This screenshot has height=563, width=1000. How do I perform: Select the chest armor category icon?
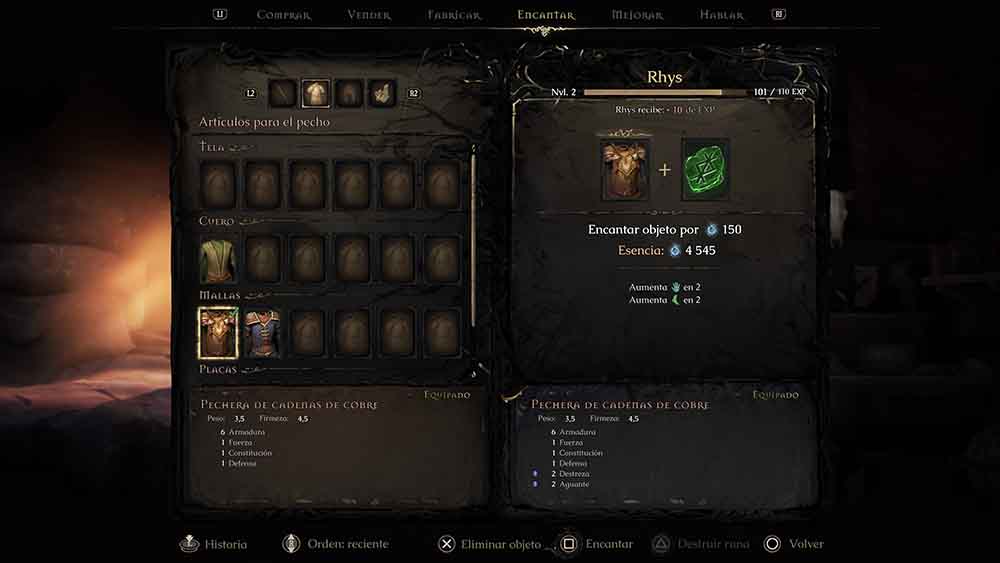click(316, 94)
